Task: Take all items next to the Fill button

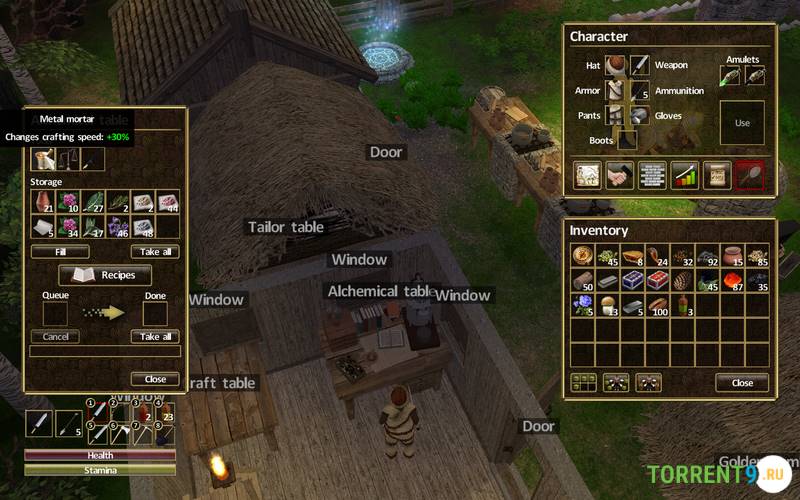Action: (155, 252)
